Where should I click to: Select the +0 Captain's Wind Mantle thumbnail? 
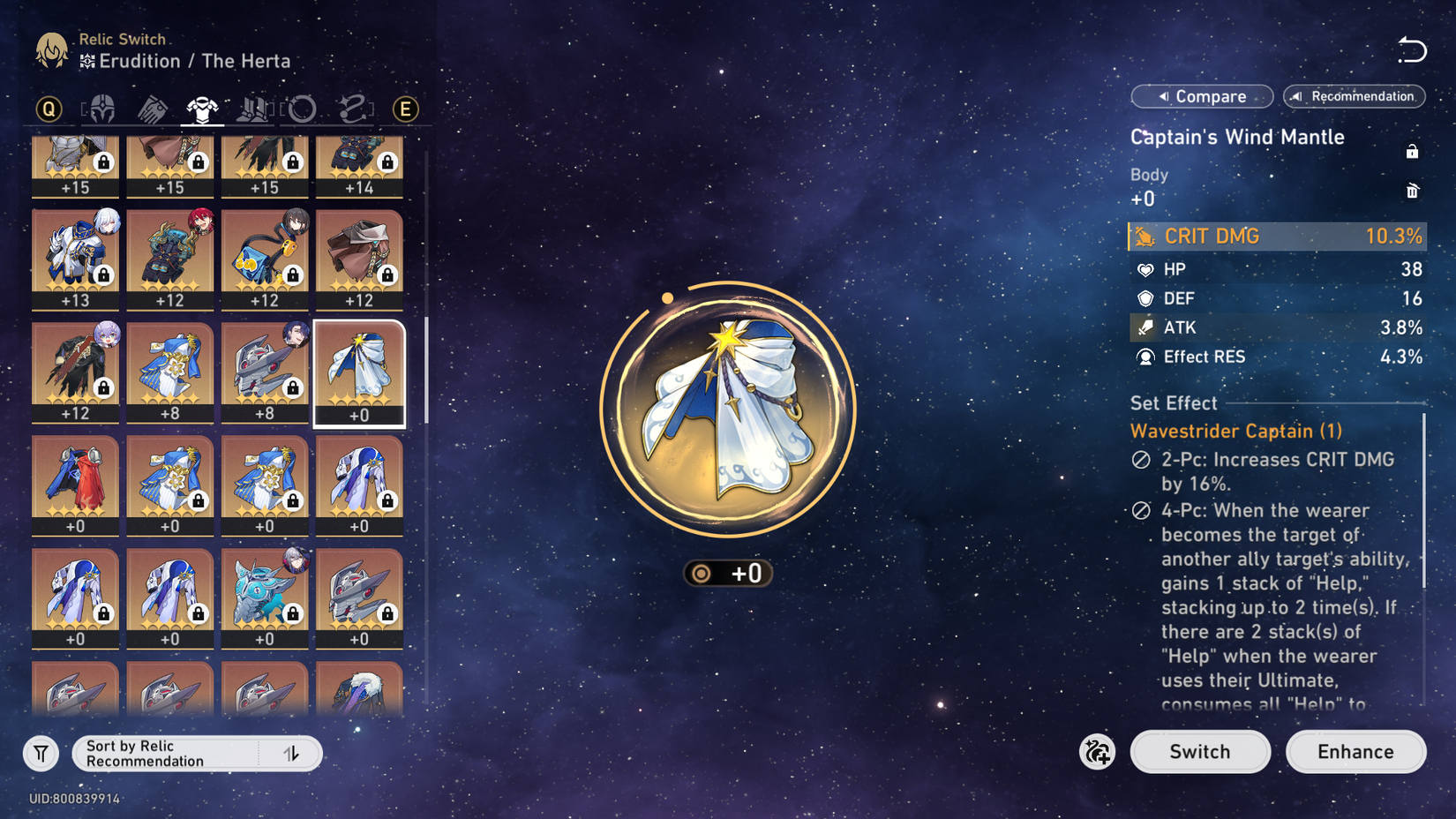click(x=359, y=371)
